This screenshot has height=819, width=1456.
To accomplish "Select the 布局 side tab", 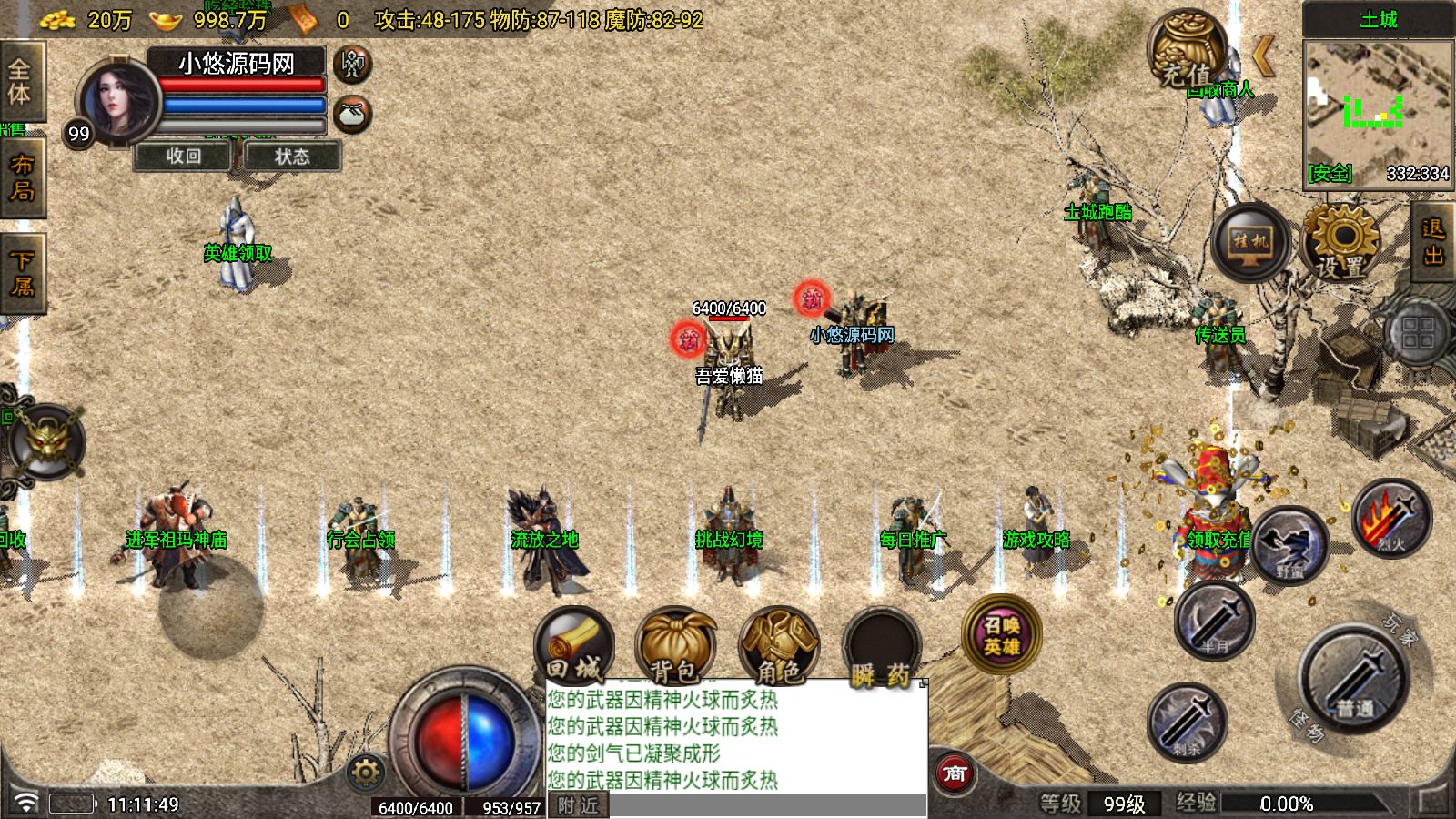I will pos(22,177).
